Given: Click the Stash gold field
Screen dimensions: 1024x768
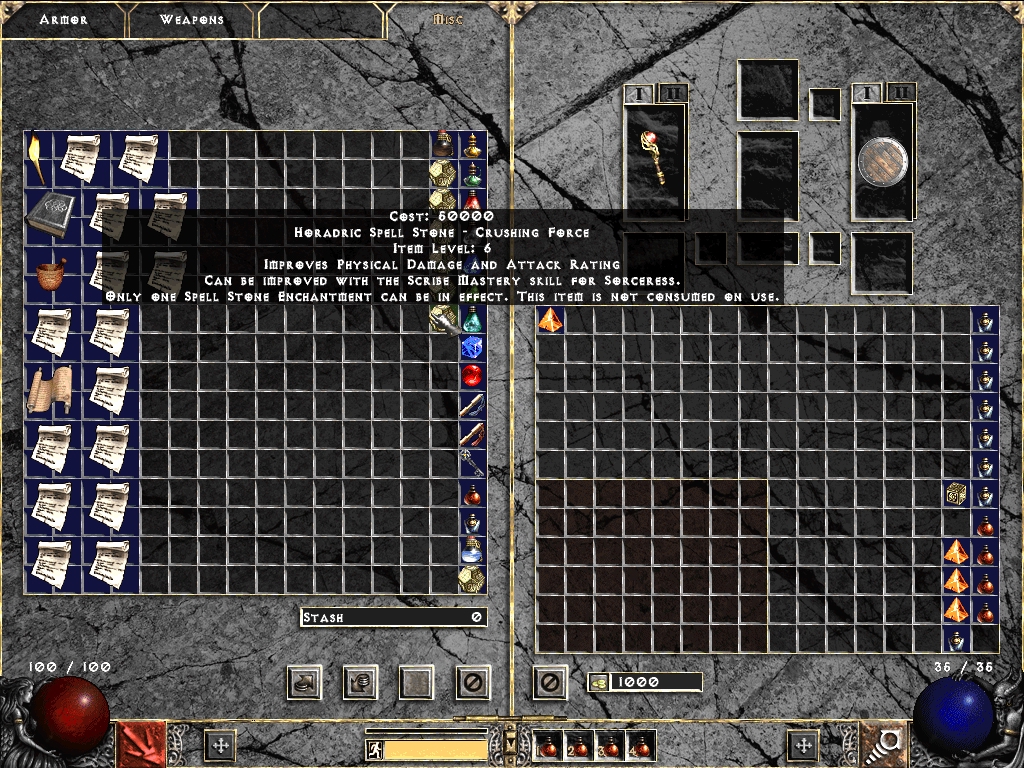Looking at the screenshot, I should (x=393, y=617).
